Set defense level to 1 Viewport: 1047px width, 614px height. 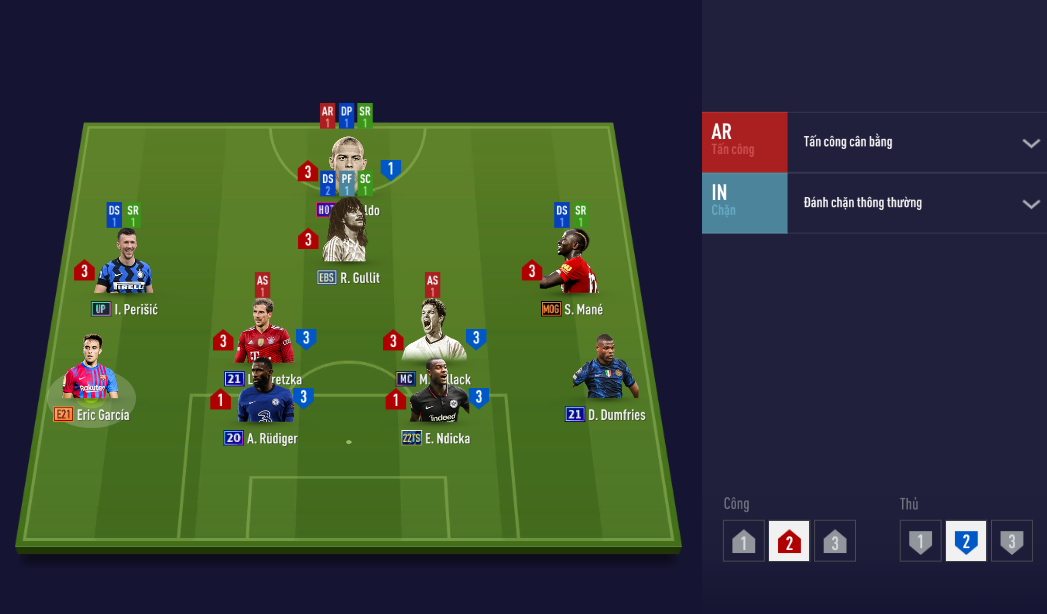click(920, 542)
